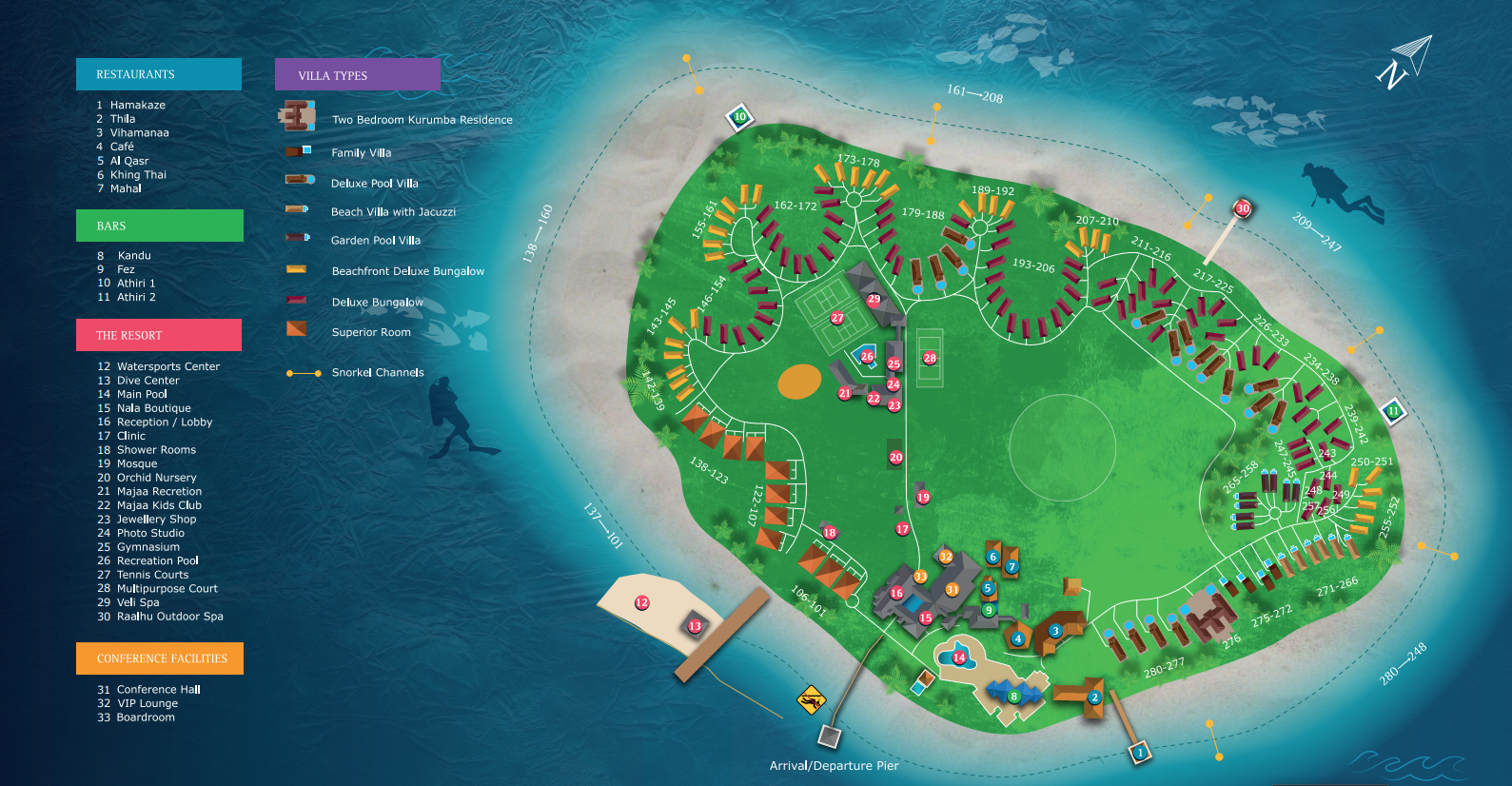The height and width of the screenshot is (786, 1512).
Task: Select the Conference Facilities legend header
Action: tap(159, 658)
